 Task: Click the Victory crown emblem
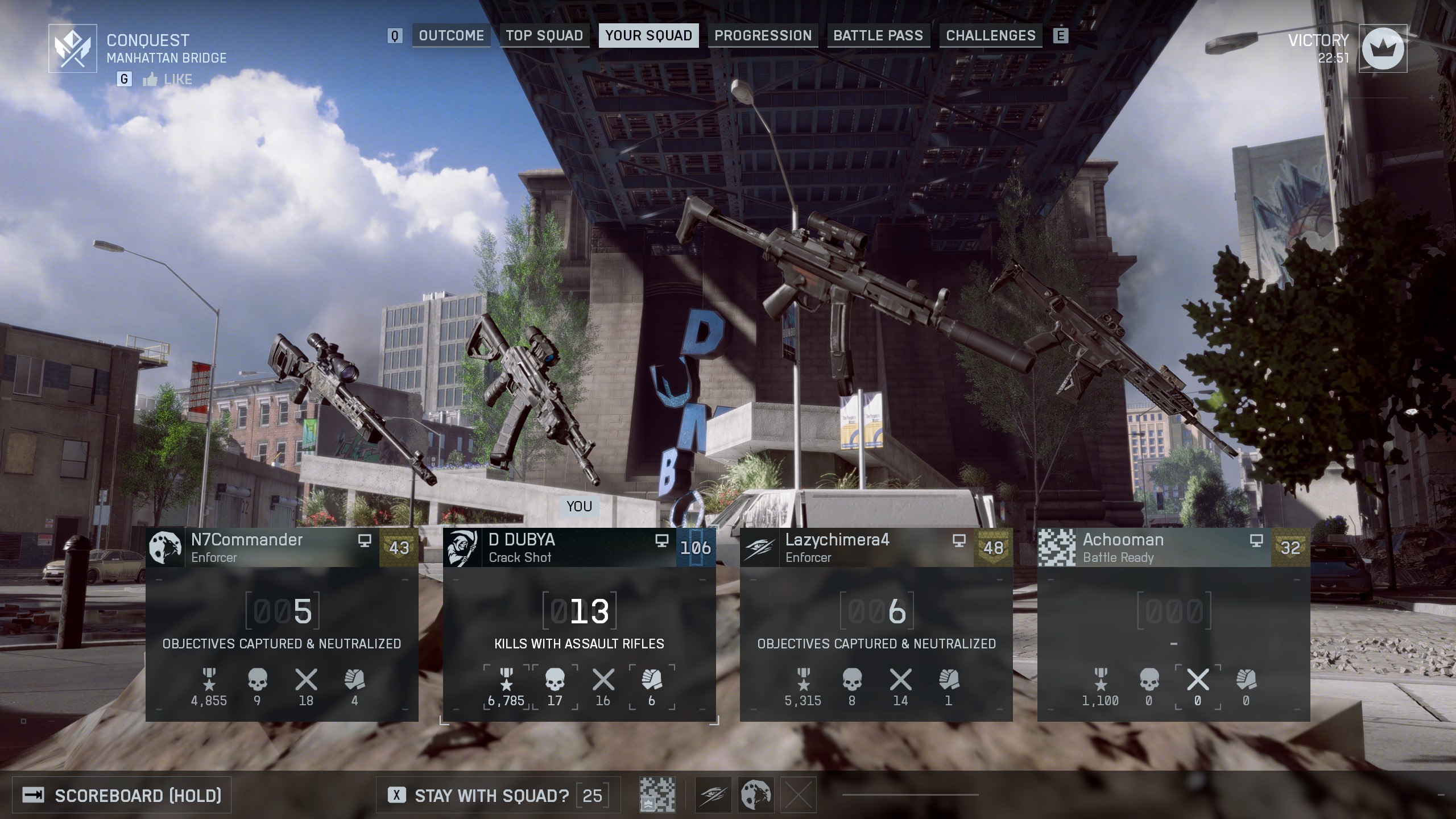[x=1383, y=48]
